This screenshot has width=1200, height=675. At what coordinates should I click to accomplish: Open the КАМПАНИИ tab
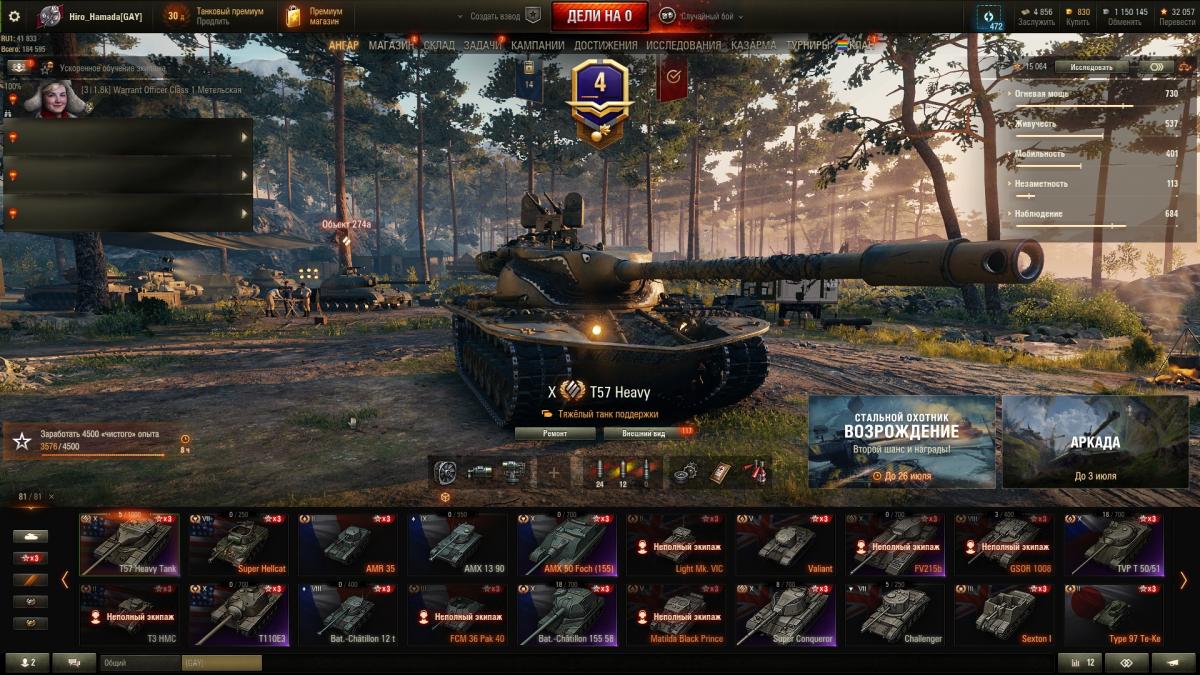(537, 45)
